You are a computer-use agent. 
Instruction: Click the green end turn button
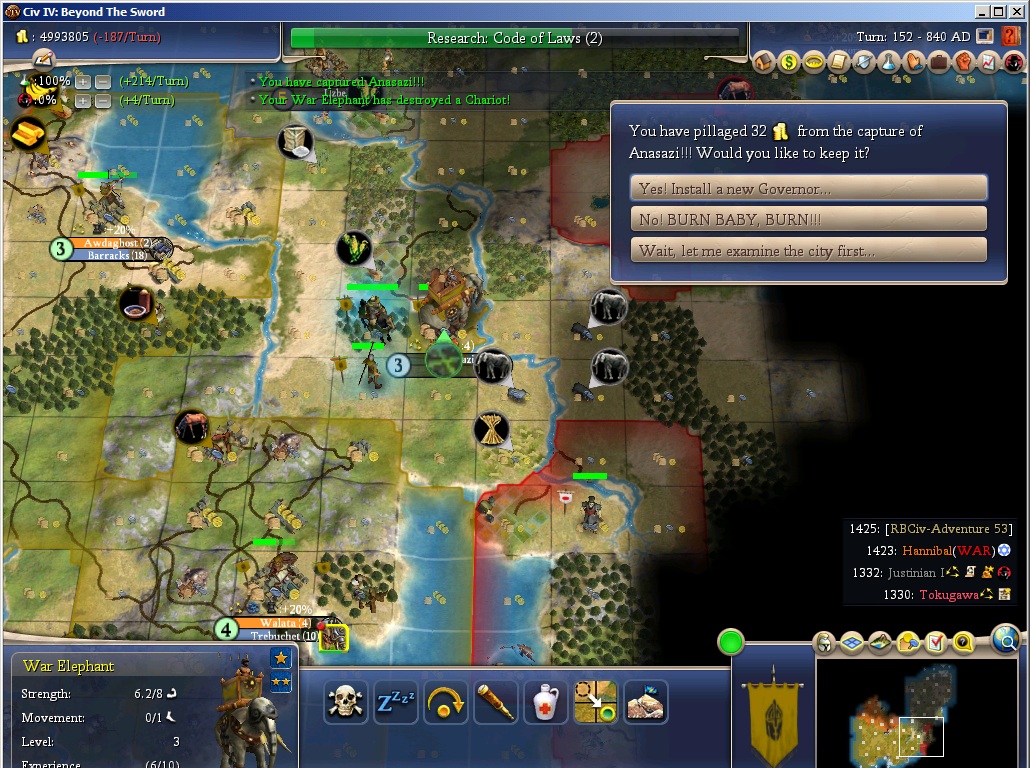click(x=731, y=642)
